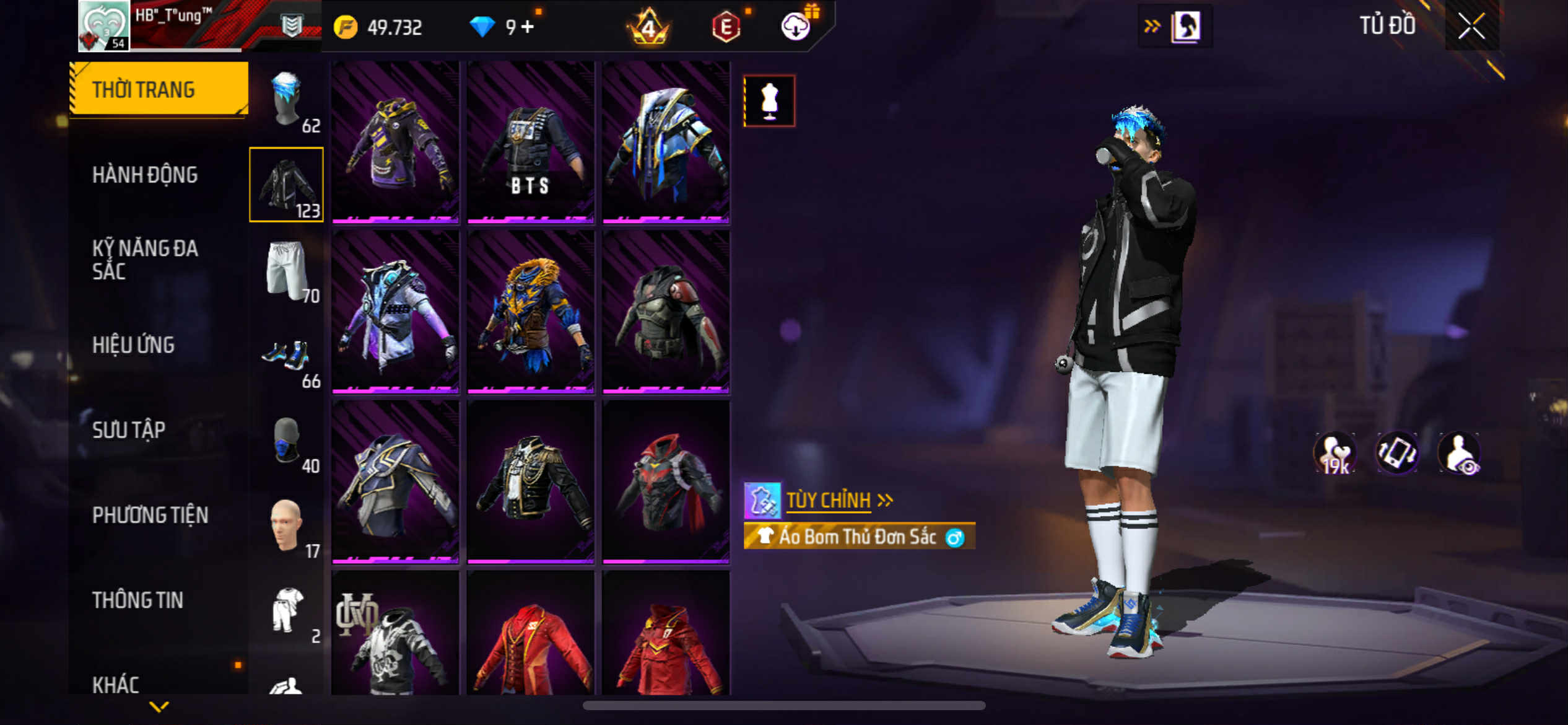Go to the HIỆU ỨNG tab
The width and height of the screenshot is (1568, 725).
133,345
